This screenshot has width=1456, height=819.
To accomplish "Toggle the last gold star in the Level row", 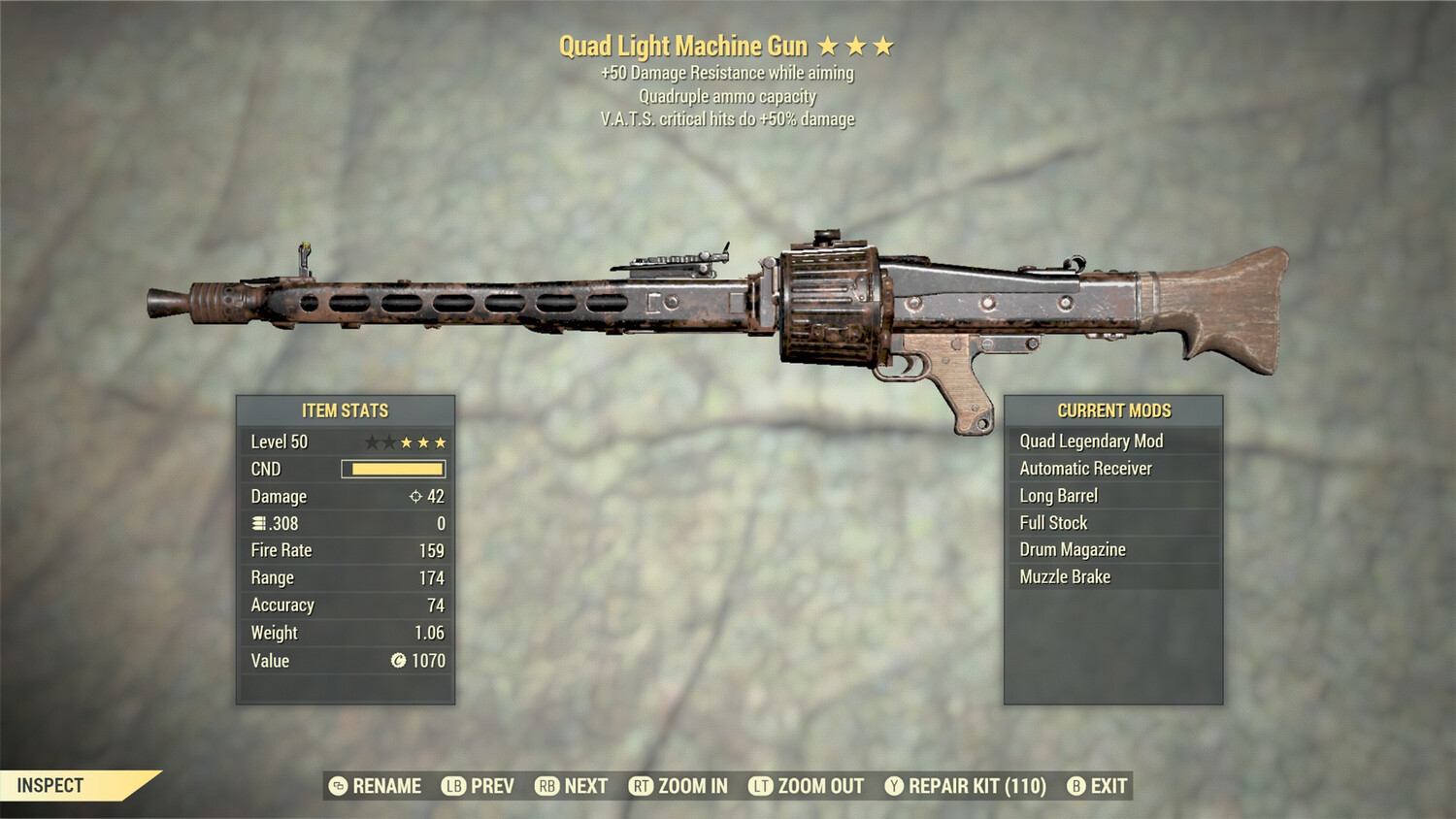I will click(440, 442).
